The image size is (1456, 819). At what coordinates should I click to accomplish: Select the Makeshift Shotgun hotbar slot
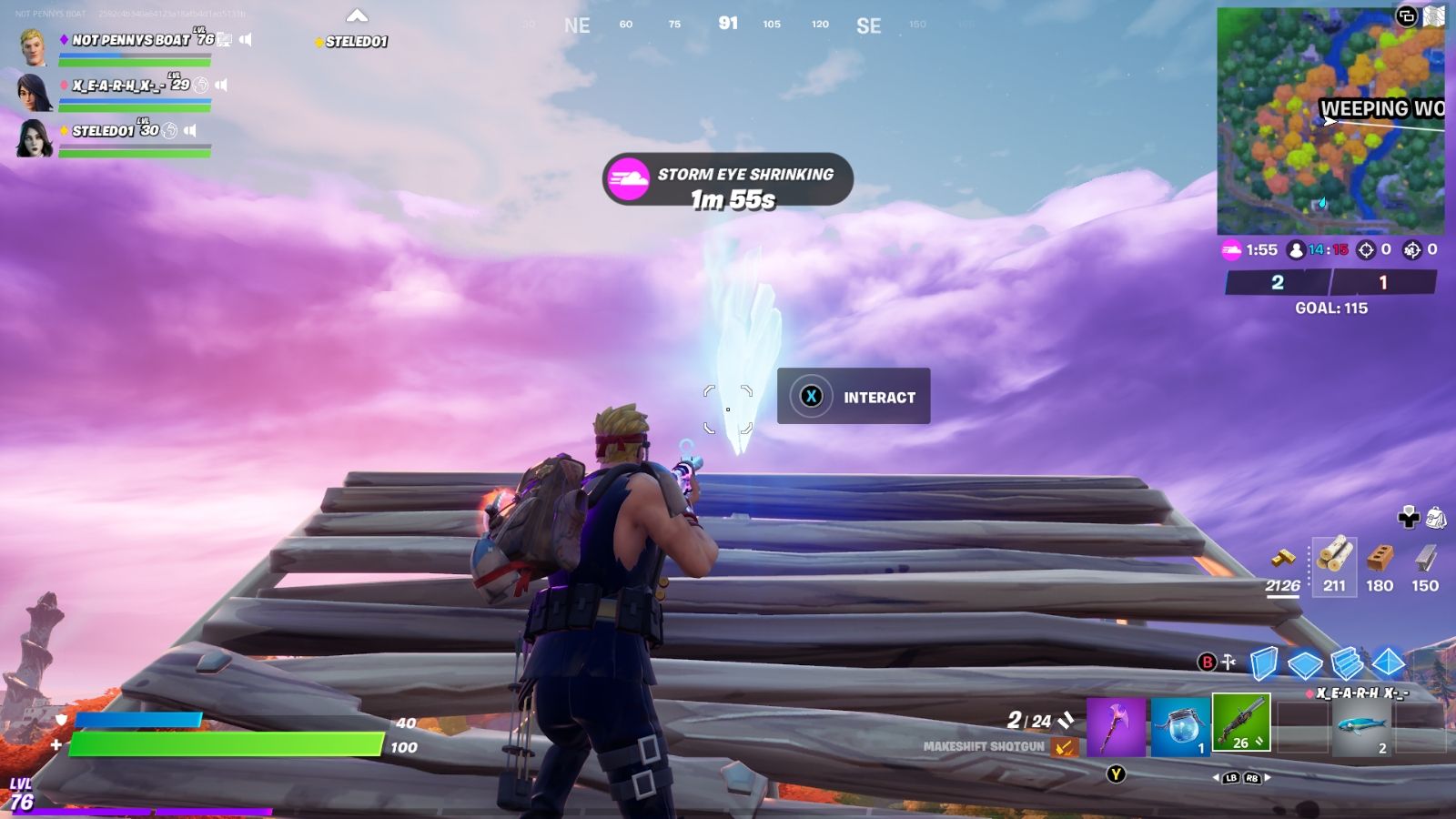pos(1241,723)
